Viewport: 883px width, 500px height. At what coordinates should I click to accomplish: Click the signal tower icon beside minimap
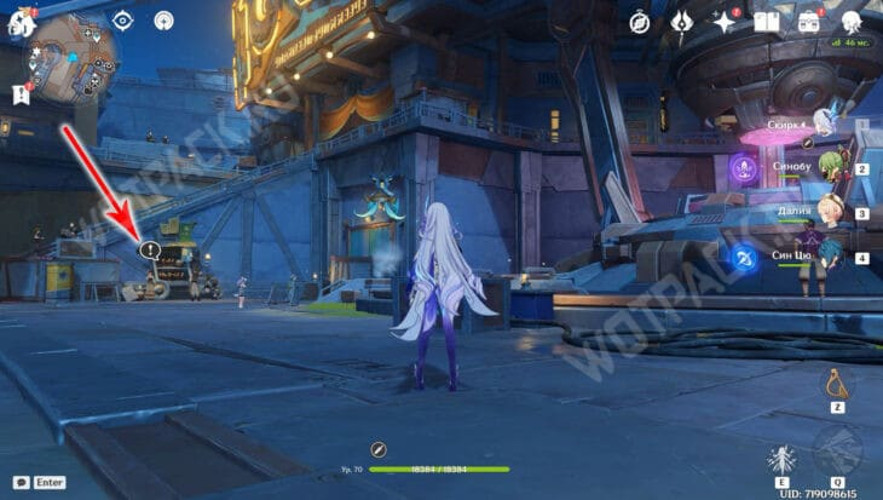pyautogui.click(x=164, y=20)
